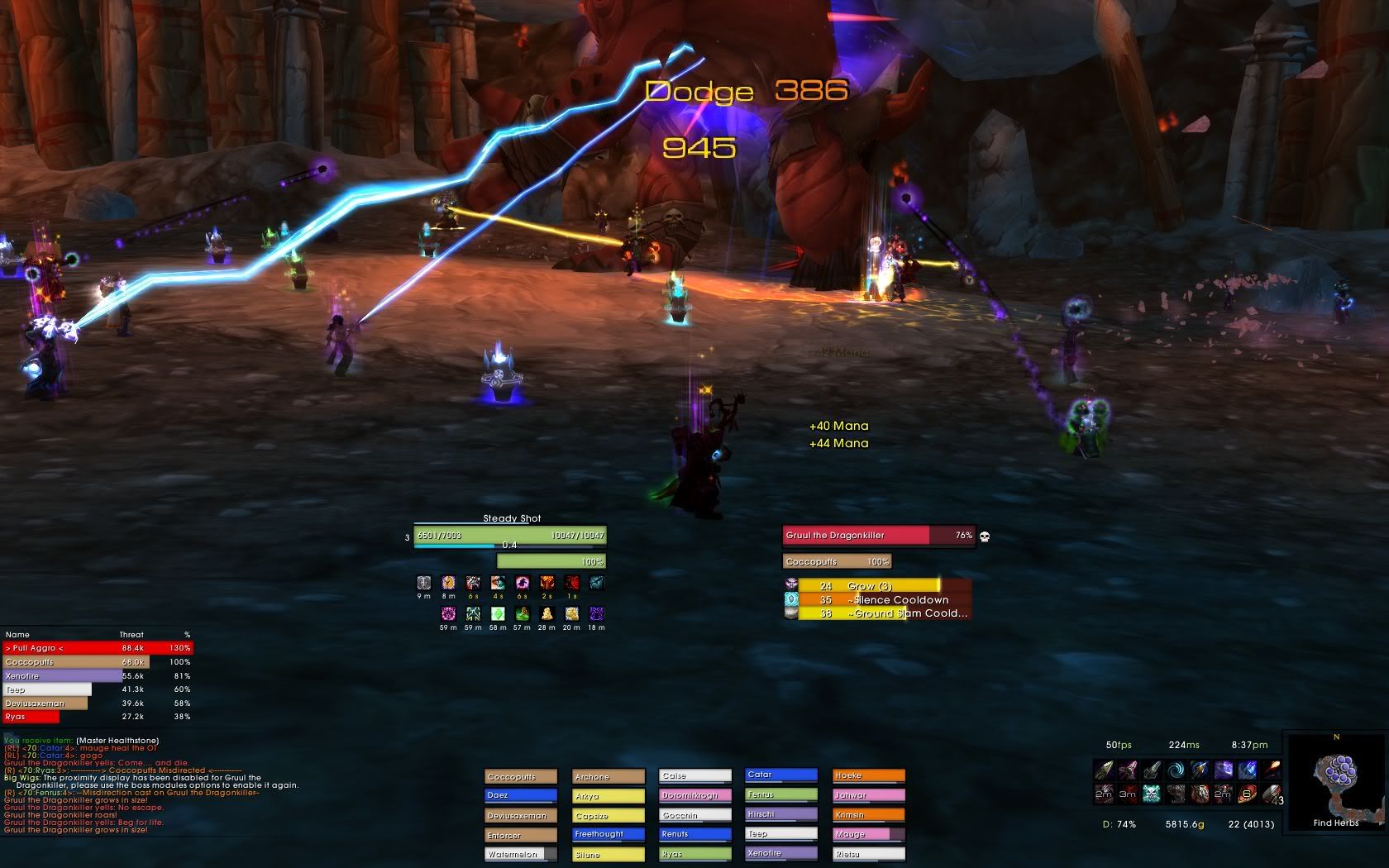The image size is (1389, 868).
Task: Activate the blue swirl ability icon
Action: pyautogui.click(x=1176, y=771)
